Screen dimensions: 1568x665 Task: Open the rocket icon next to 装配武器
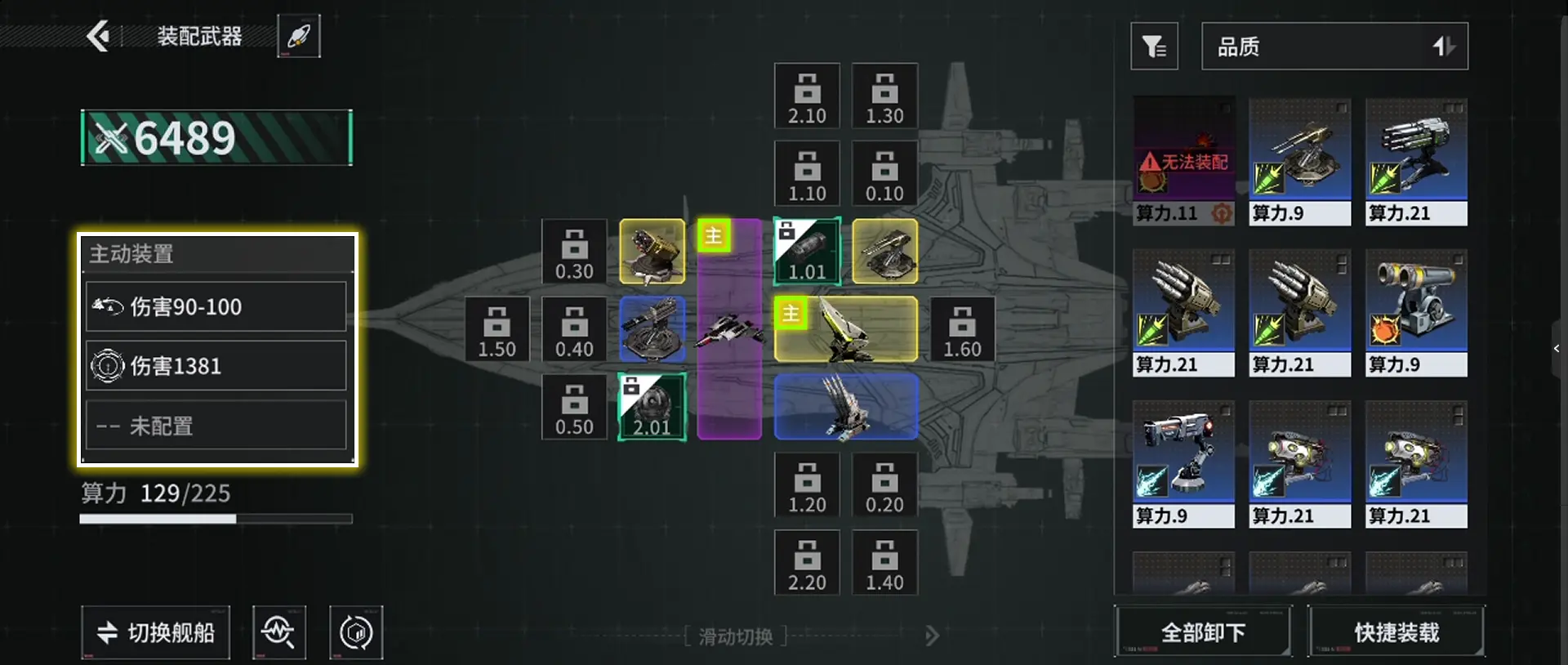pos(299,36)
